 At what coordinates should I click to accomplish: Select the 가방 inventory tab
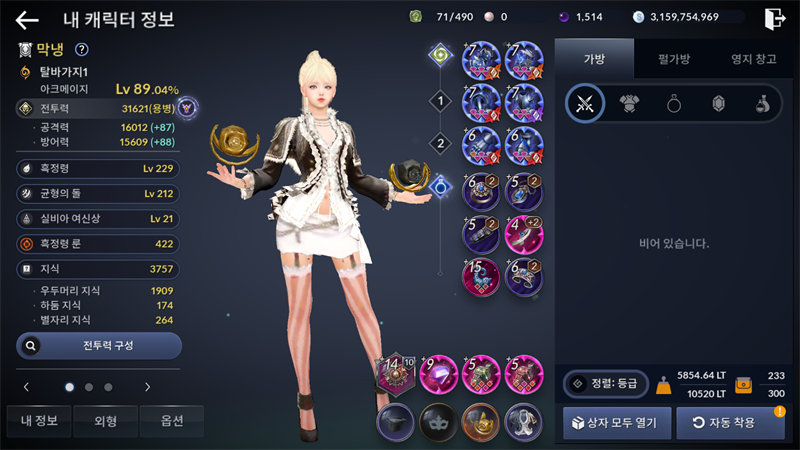tap(594, 59)
